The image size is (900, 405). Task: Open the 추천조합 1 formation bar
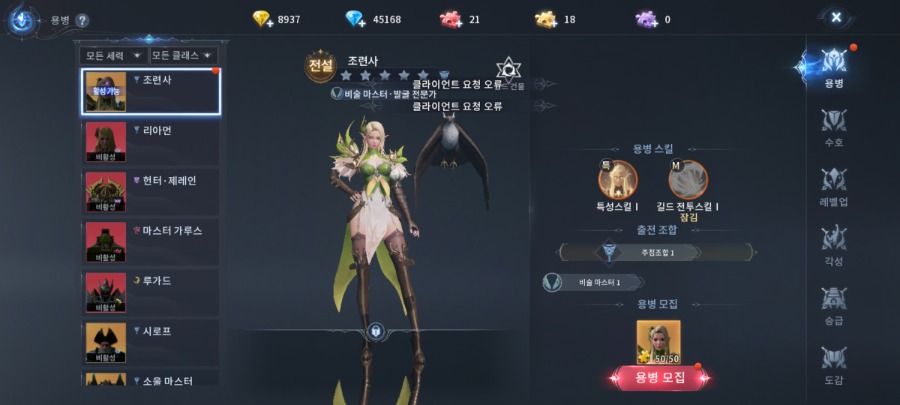point(657,252)
